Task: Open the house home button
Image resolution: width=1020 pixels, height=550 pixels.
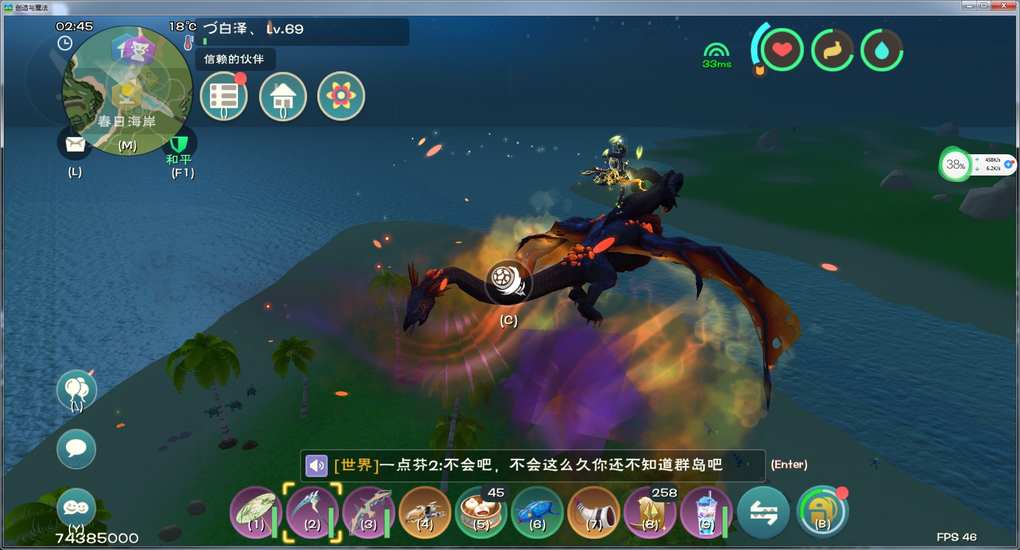Action: (283, 97)
